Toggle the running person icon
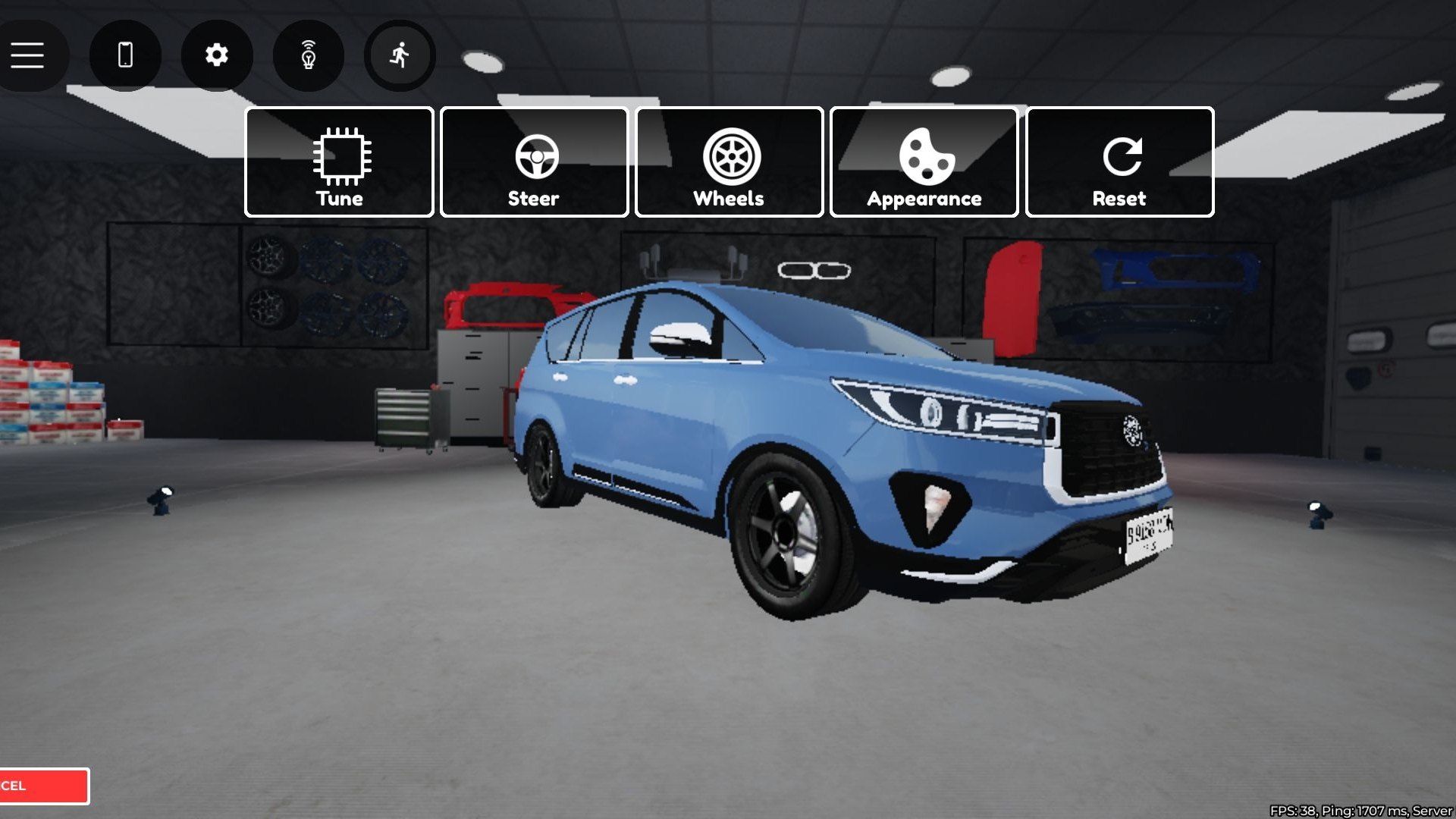This screenshot has width=1456, height=819. point(400,55)
